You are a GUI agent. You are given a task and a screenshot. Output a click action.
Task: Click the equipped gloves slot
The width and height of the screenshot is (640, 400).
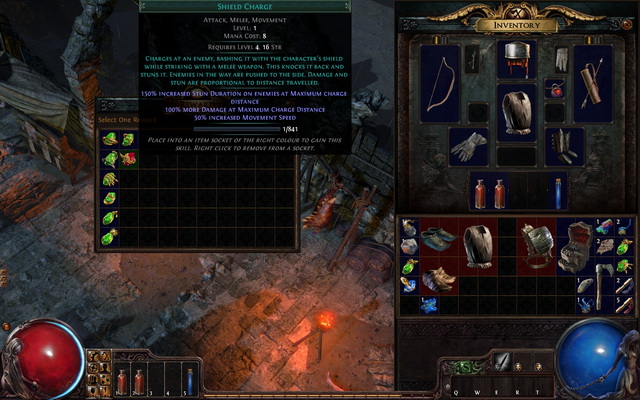coord(469,146)
